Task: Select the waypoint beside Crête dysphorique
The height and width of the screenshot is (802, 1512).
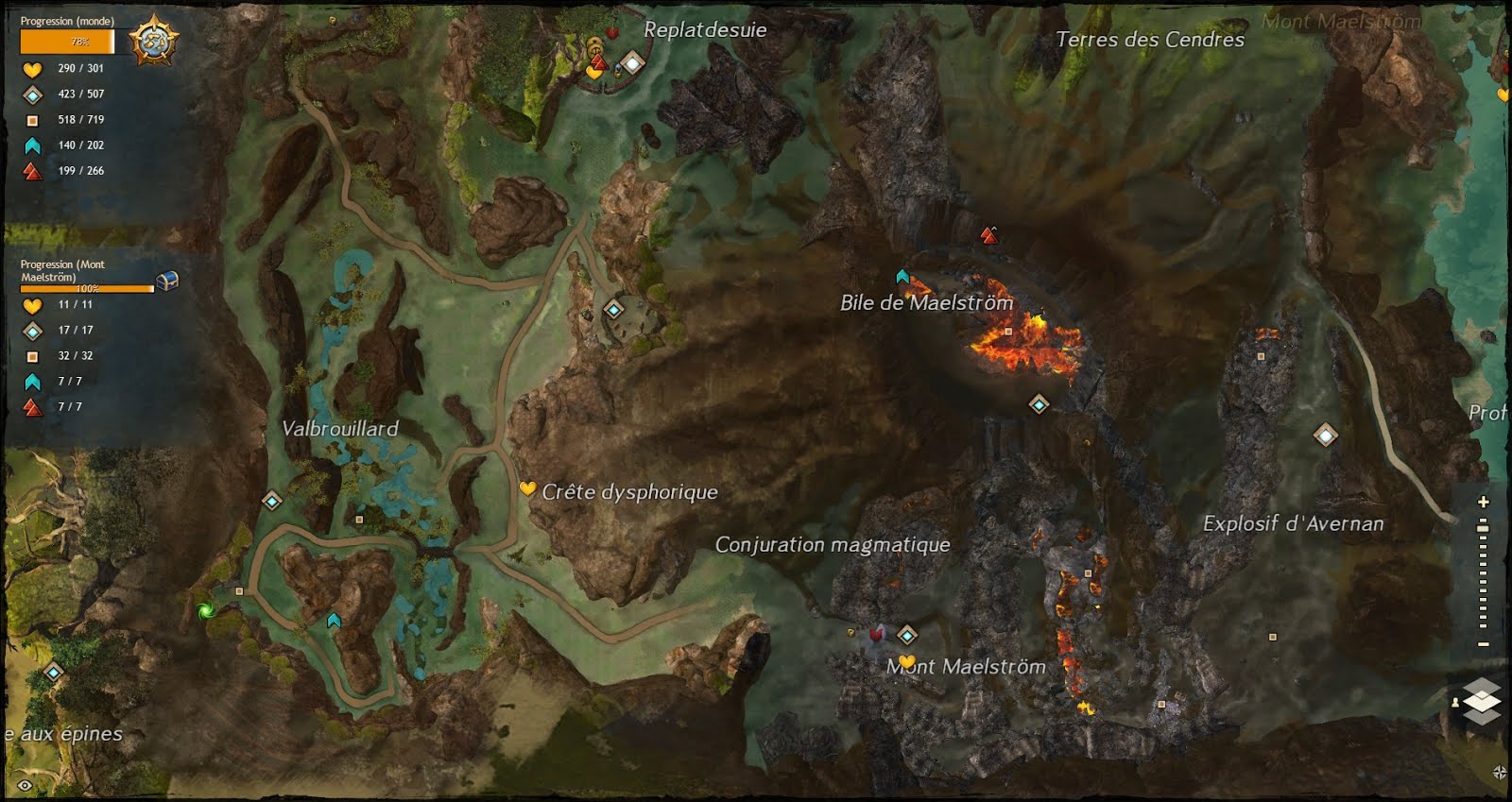Action: 612,307
